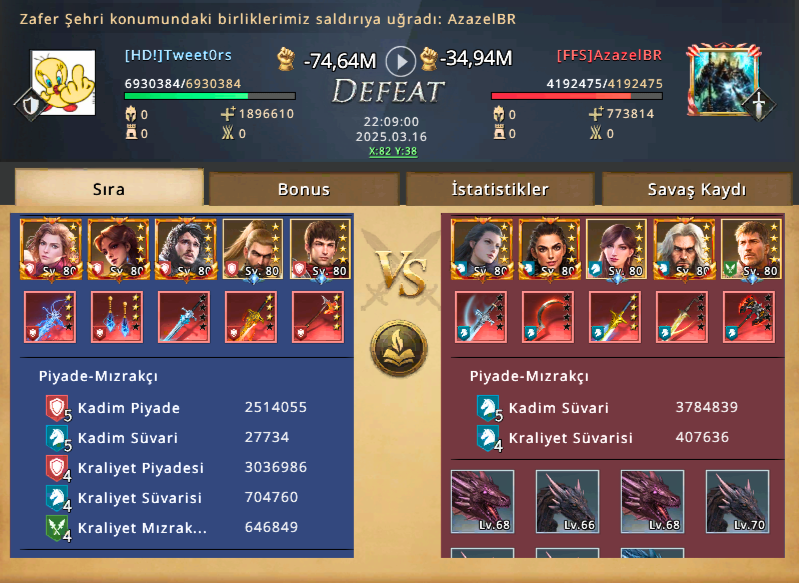Screen dimensions: 799x583
Task: Open the Bonus tab
Action: click(303, 188)
